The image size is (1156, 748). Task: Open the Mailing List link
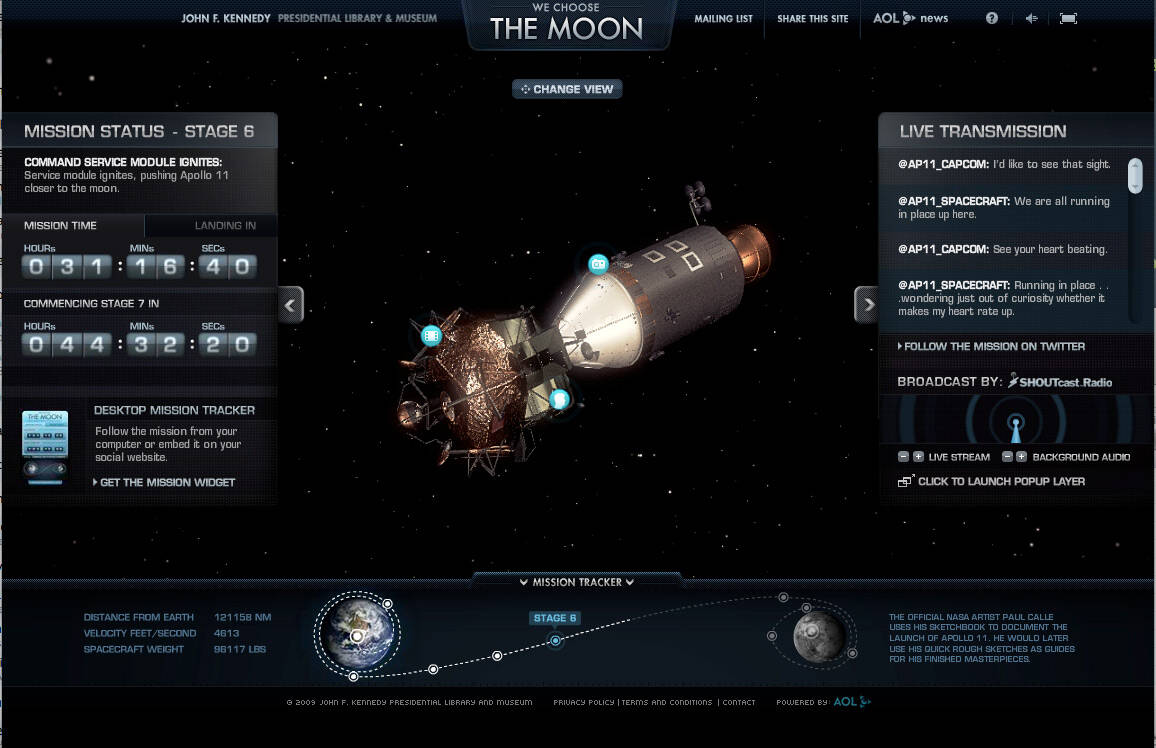(x=723, y=18)
